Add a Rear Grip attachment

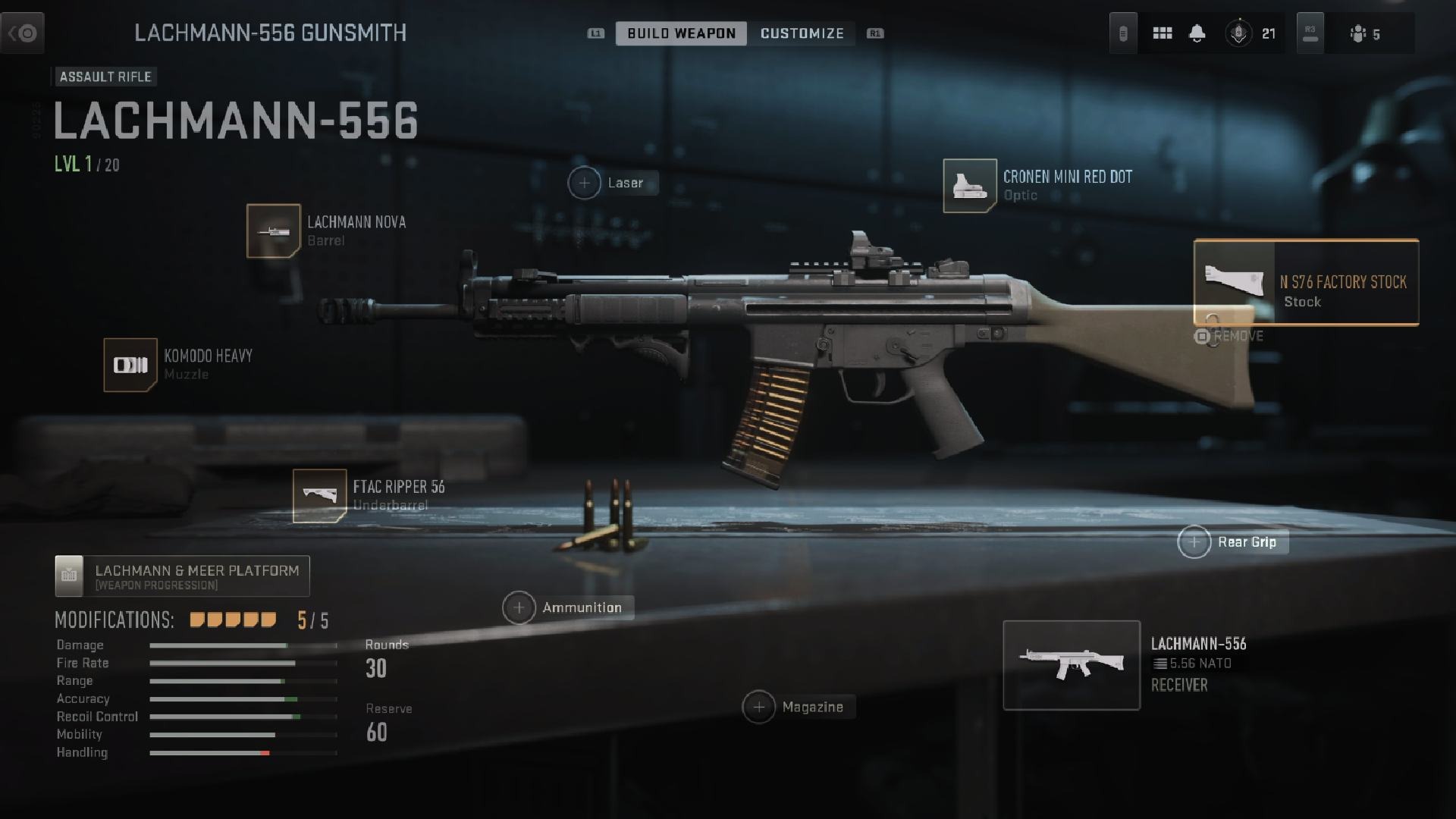[x=1194, y=542]
